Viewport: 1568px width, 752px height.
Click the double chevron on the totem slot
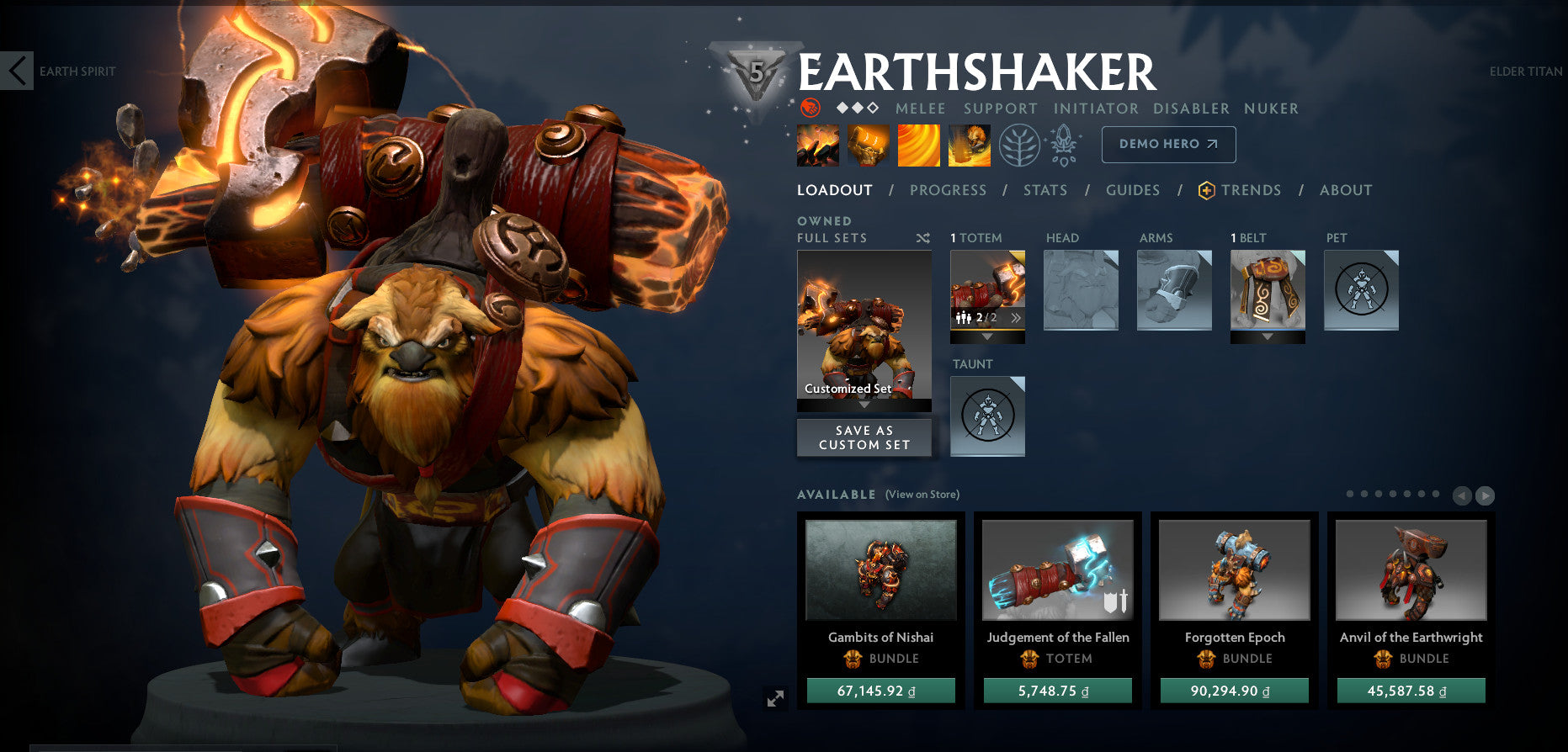point(1017,317)
